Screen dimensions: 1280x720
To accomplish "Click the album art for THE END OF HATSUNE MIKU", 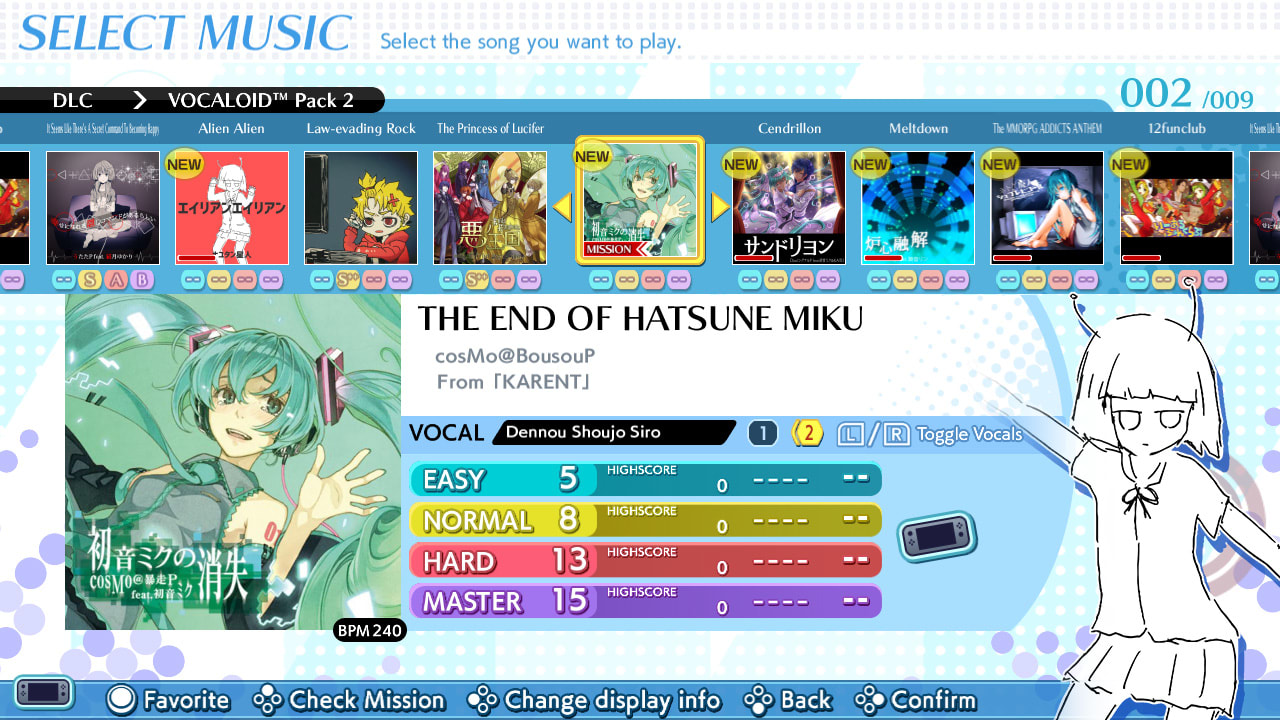I will [233, 462].
